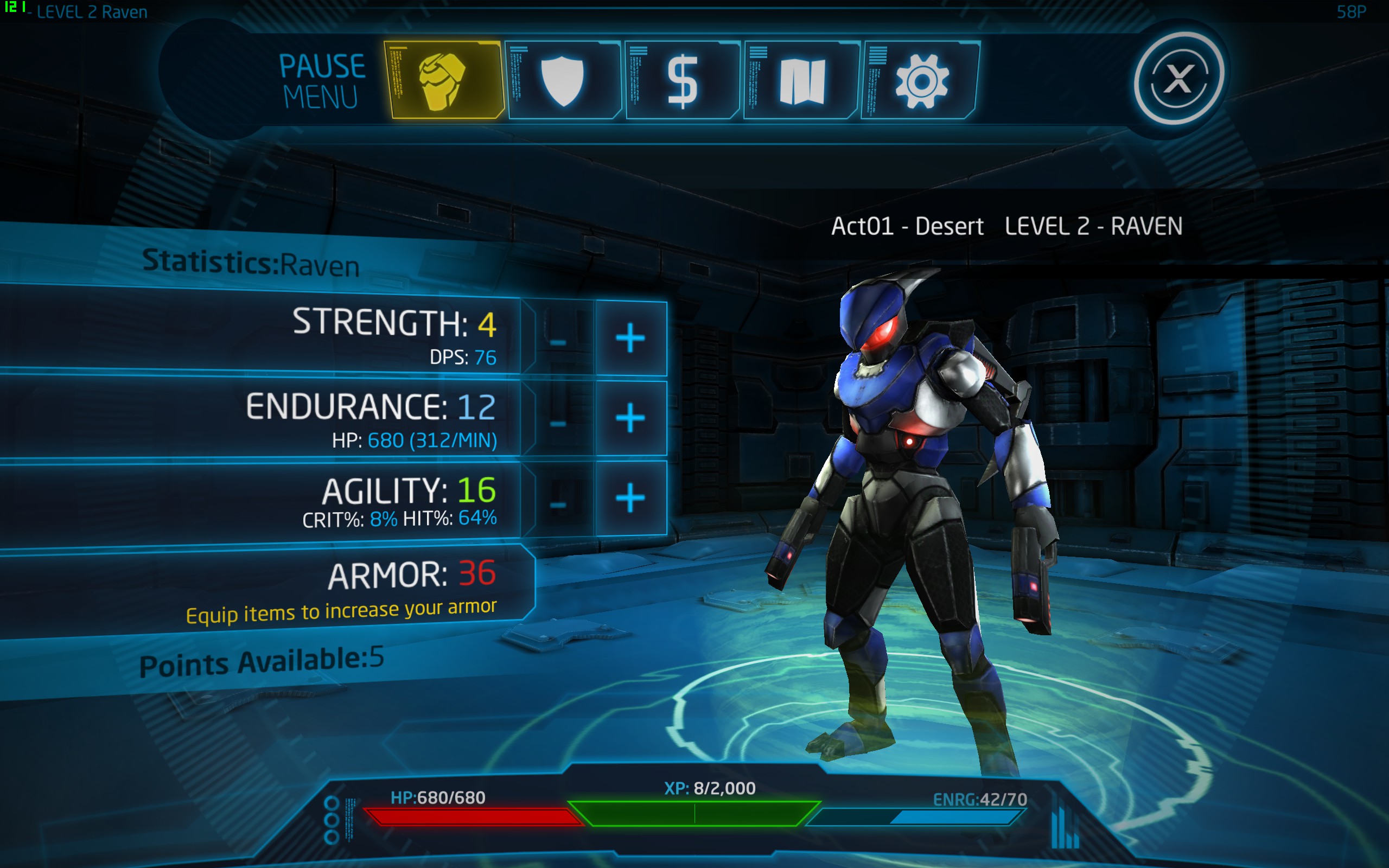Open the gear settings tab

click(x=921, y=80)
